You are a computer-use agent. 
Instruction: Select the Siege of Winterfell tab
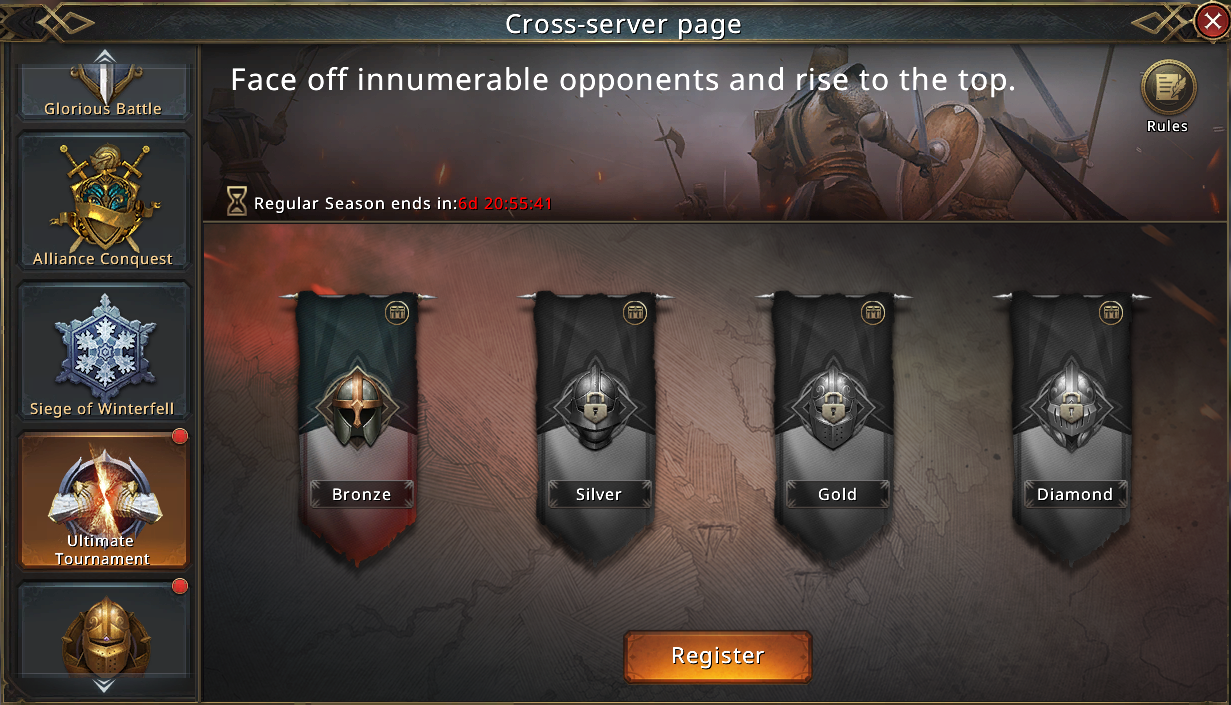103,352
